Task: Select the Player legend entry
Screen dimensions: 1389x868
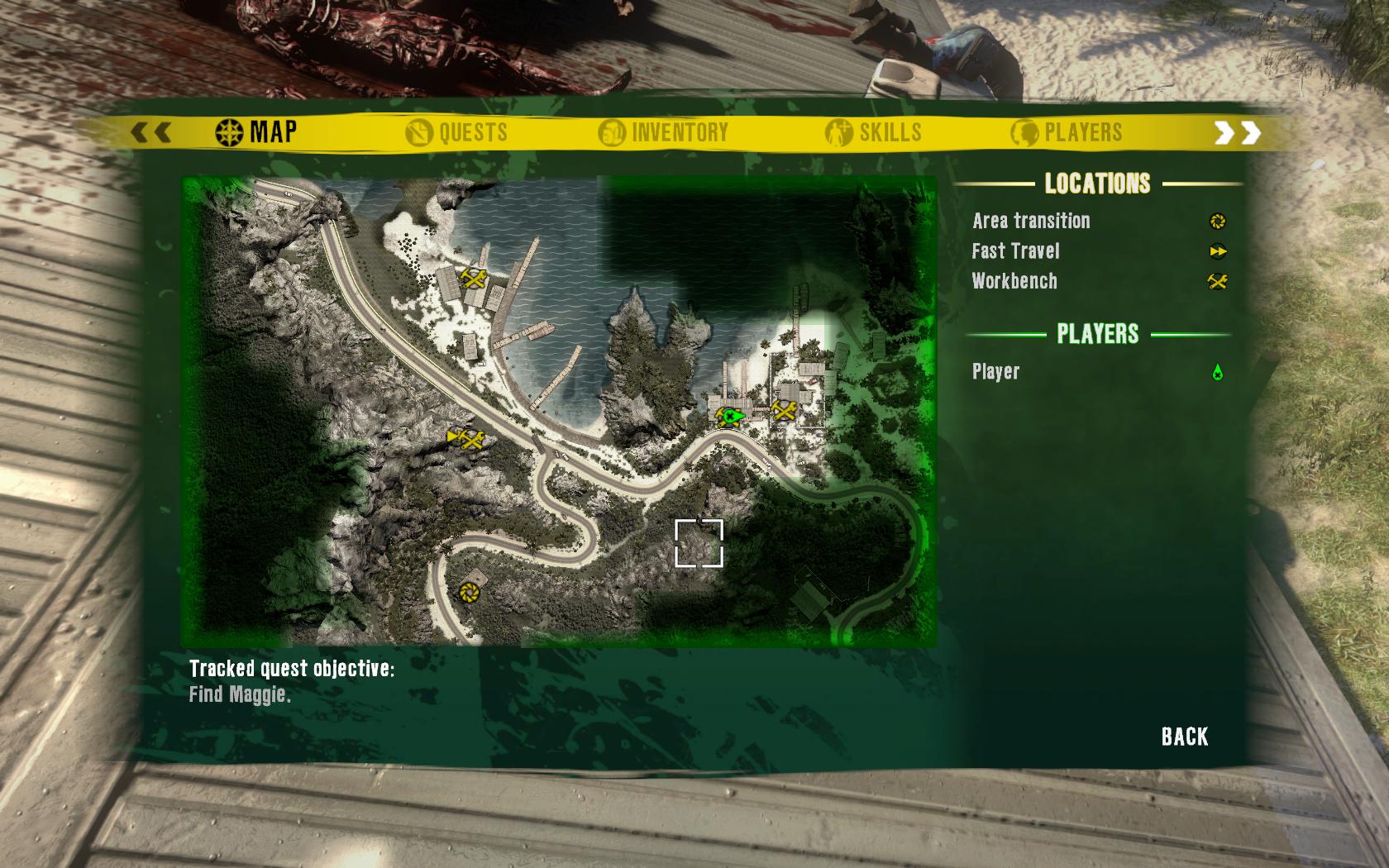Action: [x=996, y=372]
